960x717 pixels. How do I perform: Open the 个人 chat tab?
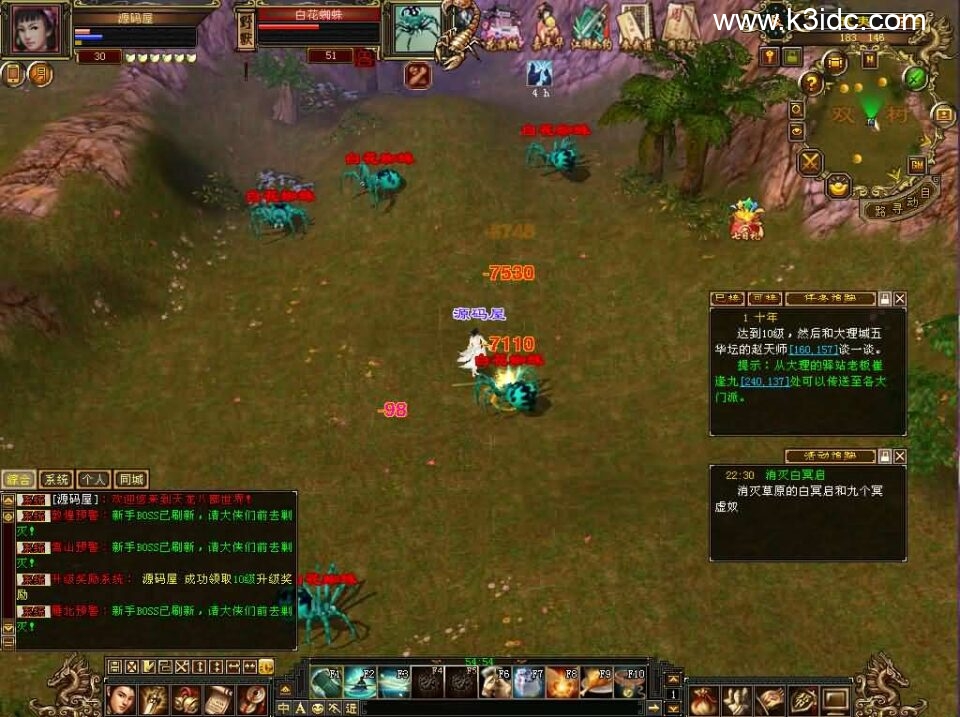93,479
